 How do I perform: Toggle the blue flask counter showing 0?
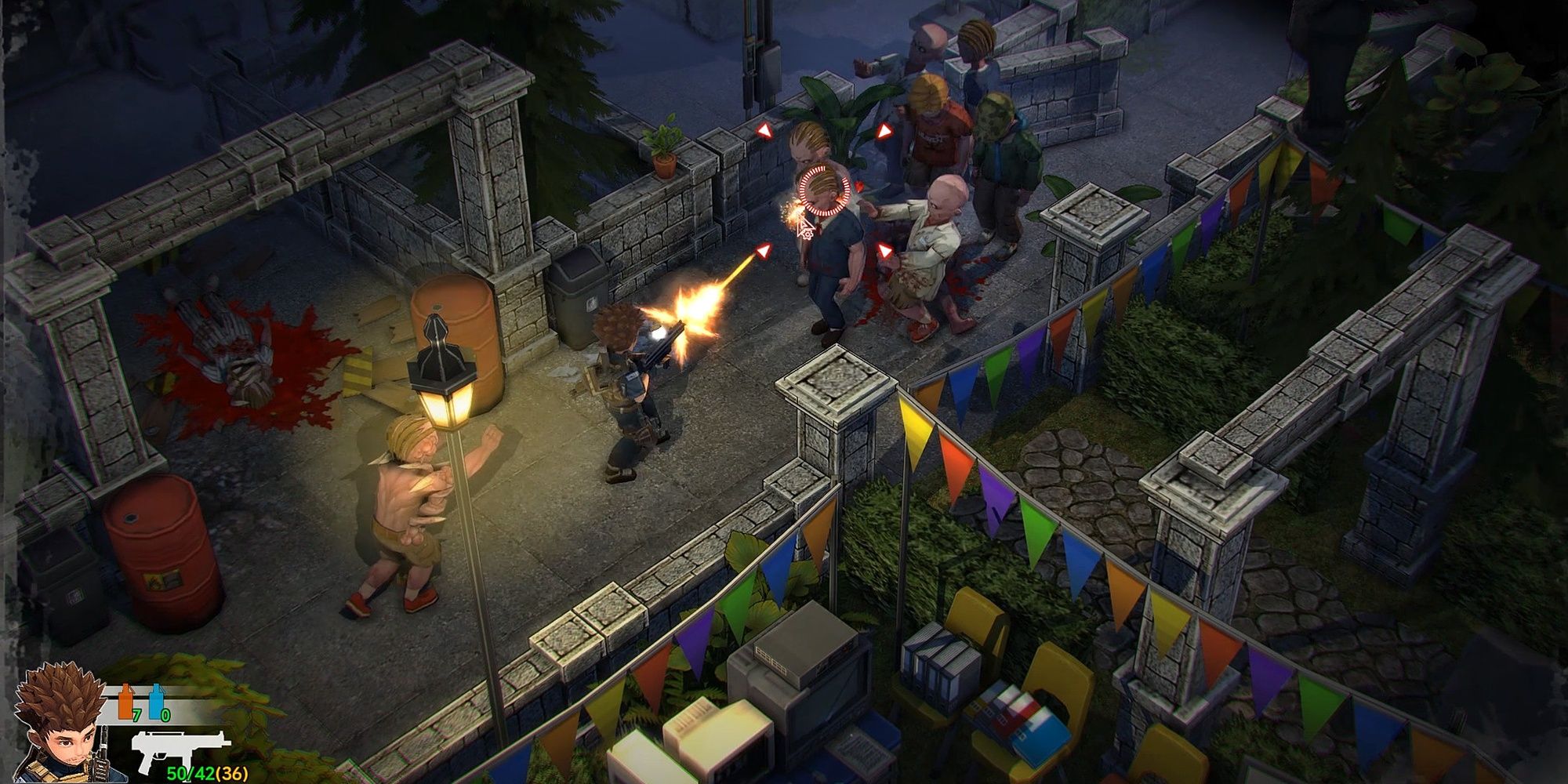(165, 713)
